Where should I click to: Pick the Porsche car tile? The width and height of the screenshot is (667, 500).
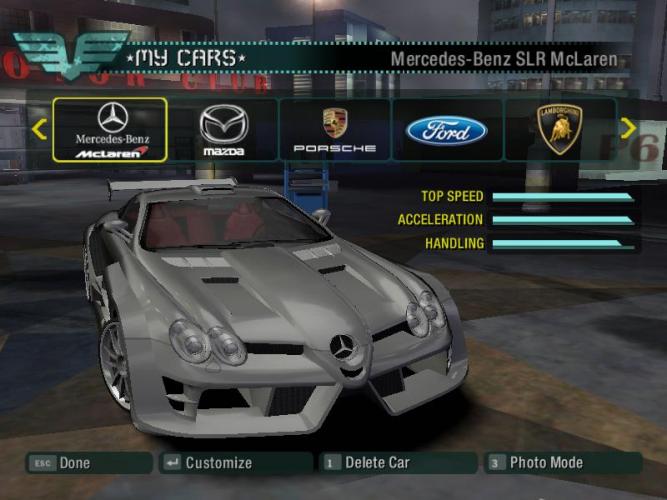(x=335, y=130)
